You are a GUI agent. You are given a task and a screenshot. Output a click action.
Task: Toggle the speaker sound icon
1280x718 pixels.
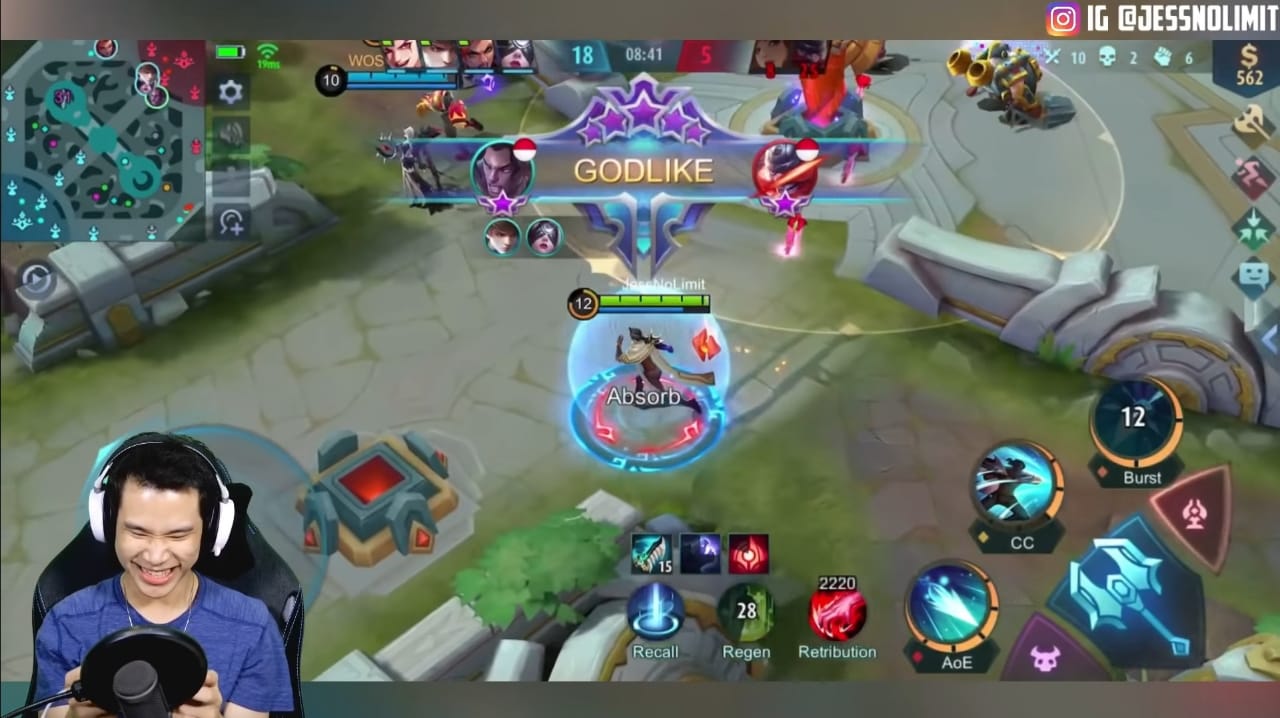[231, 134]
